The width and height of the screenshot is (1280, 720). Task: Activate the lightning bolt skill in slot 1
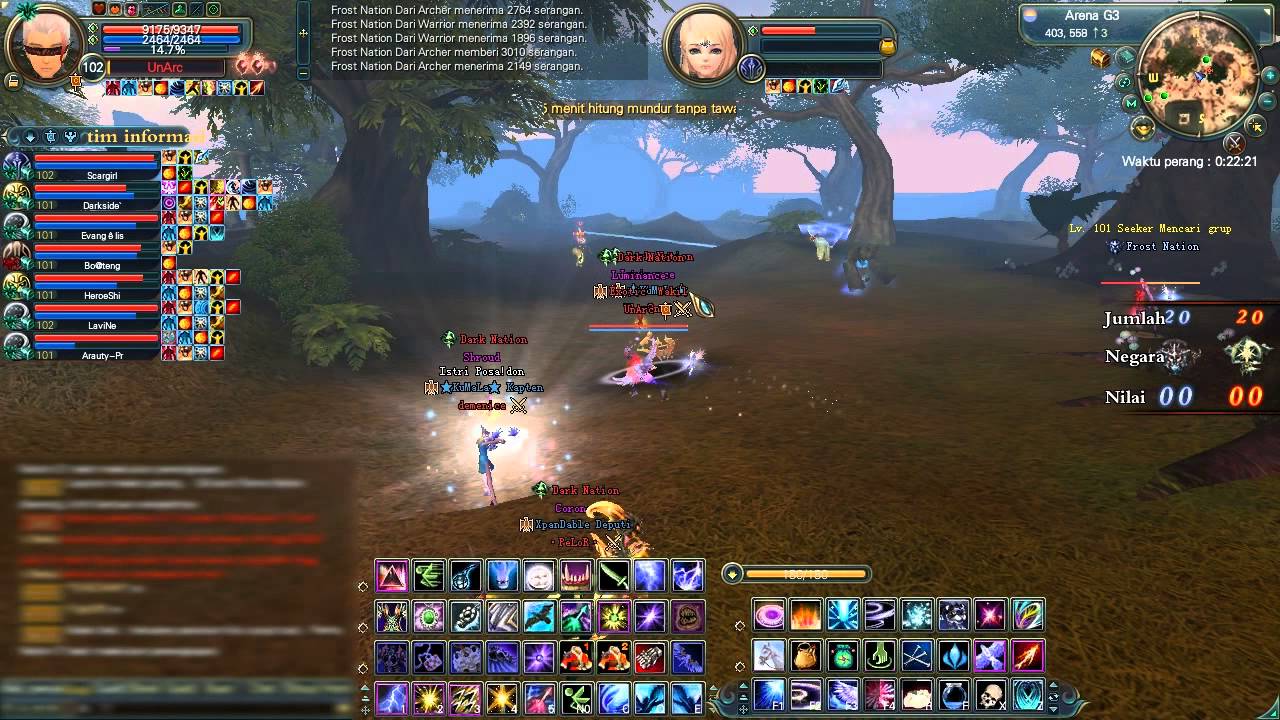coord(391,696)
